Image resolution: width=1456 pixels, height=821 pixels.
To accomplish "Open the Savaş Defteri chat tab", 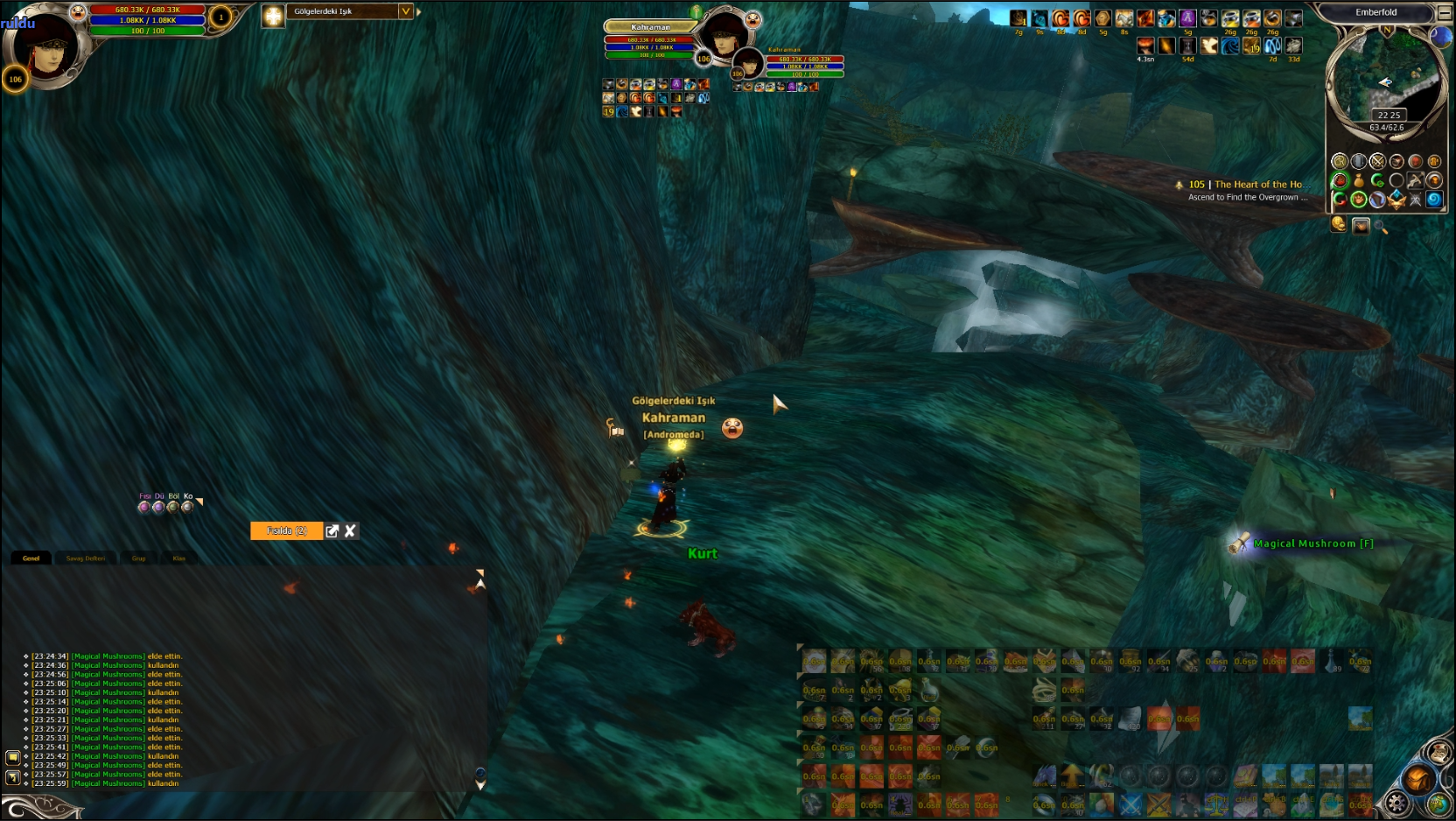I will [86, 558].
